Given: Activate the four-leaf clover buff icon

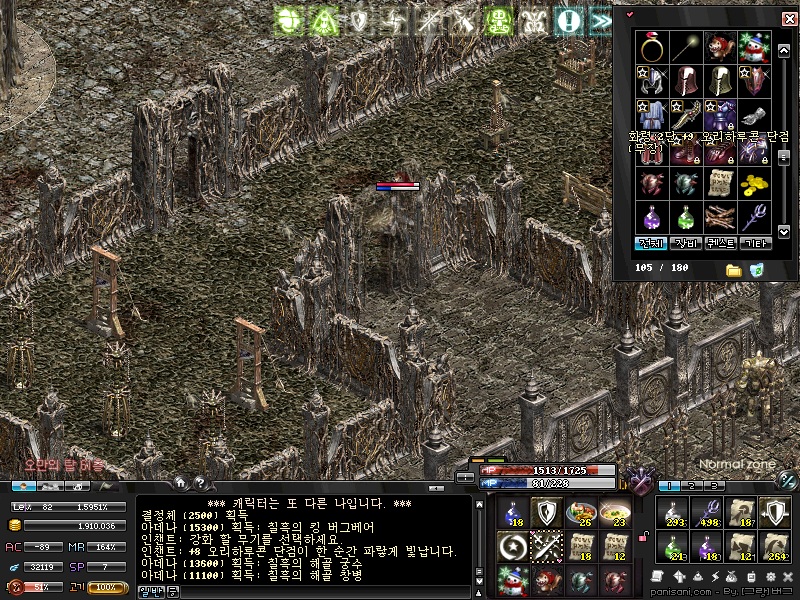Looking at the screenshot, I should pos(289,19).
